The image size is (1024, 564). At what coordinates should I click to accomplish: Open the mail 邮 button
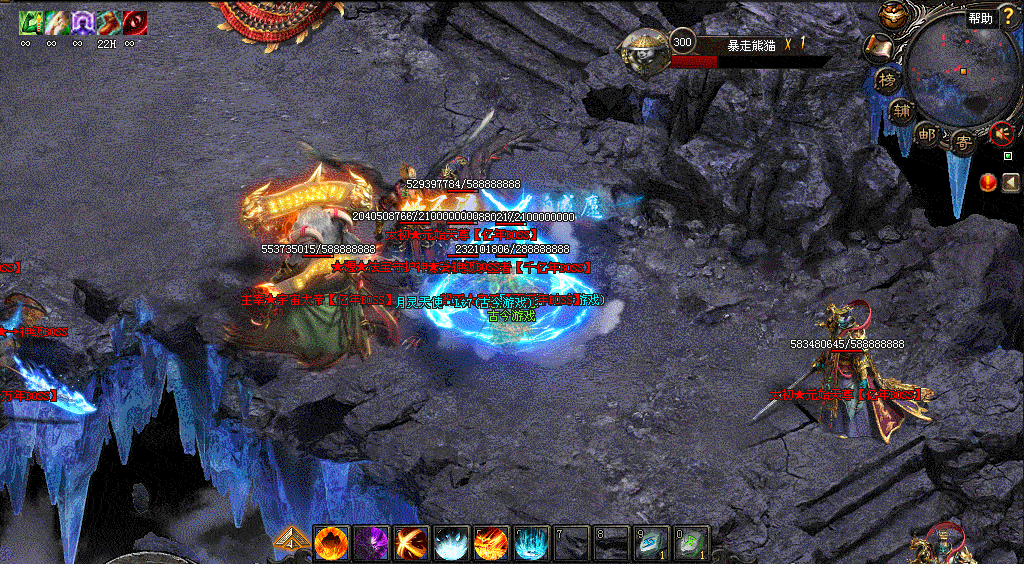(x=927, y=135)
